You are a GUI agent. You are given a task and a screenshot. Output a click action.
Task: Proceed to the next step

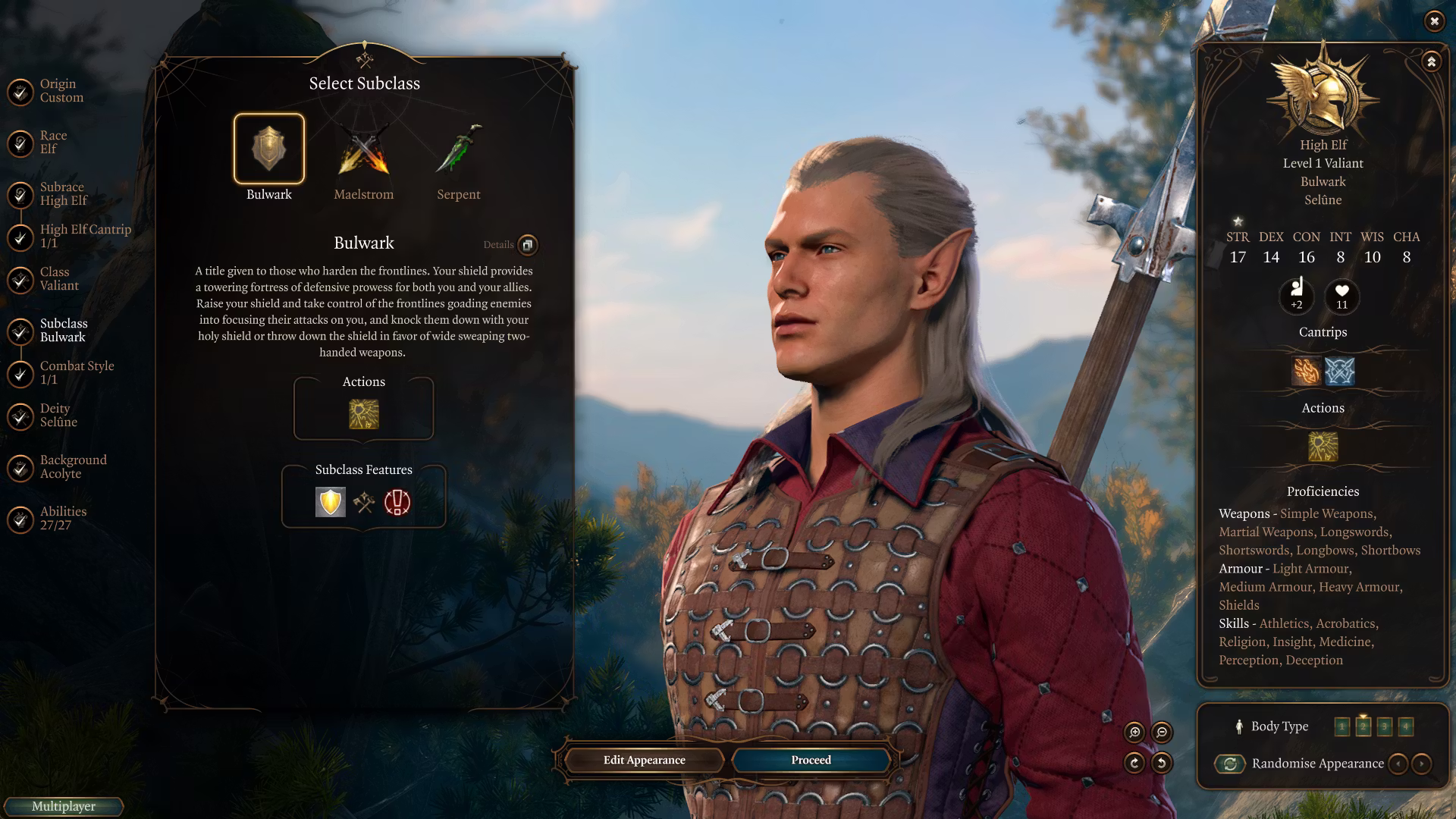[x=811, y=760]
